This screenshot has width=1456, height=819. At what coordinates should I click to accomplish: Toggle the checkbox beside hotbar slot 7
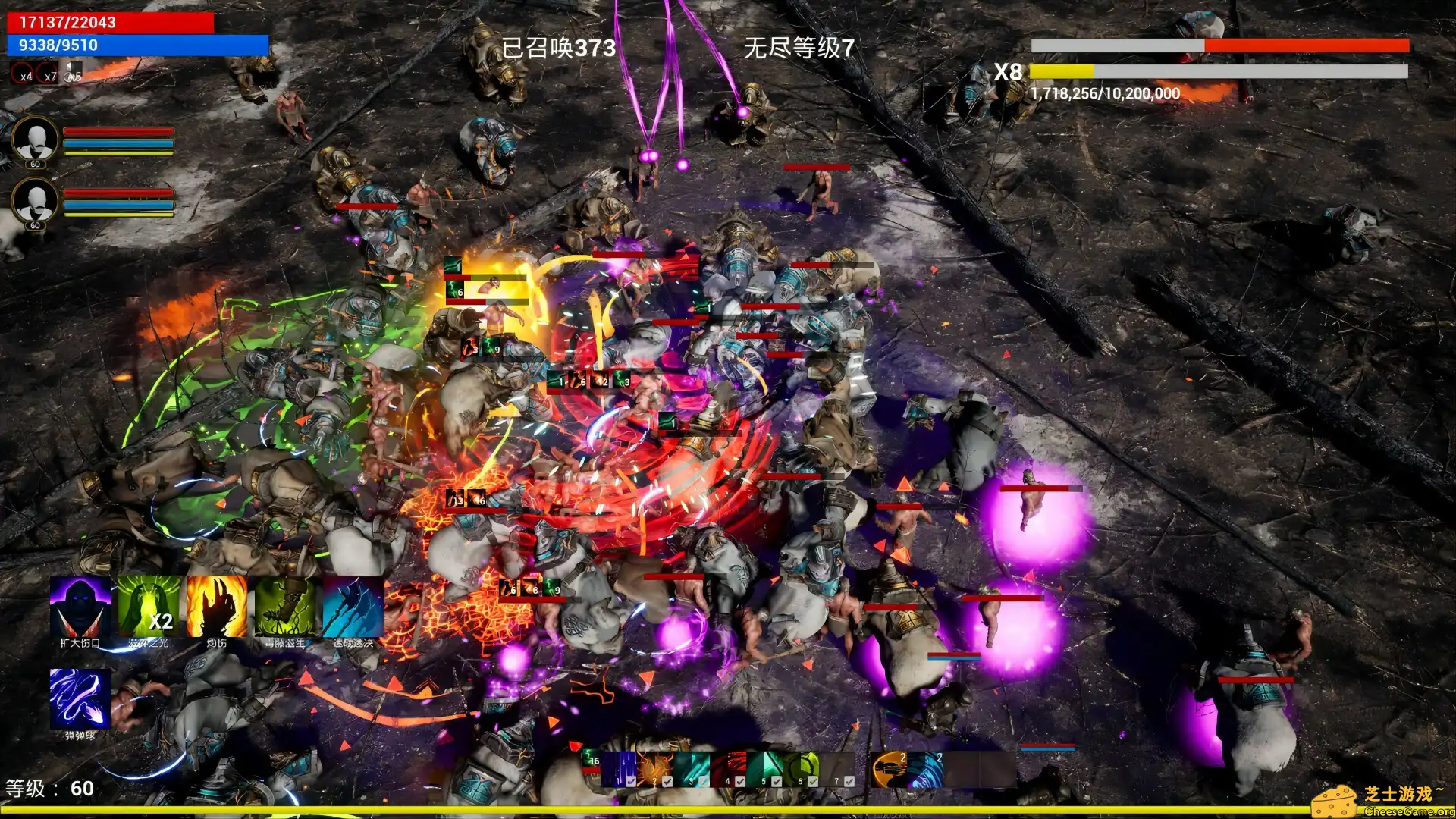849,782
